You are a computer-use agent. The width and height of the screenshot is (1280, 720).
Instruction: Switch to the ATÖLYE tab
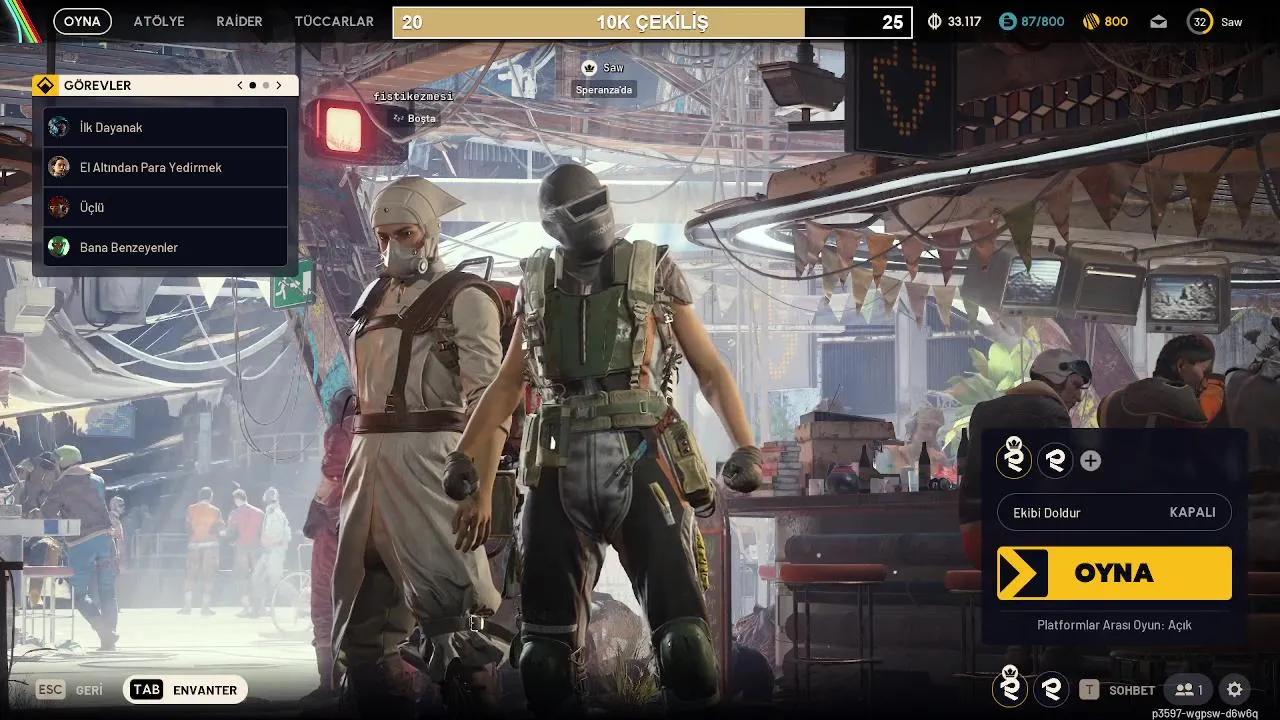click(158, 20)
